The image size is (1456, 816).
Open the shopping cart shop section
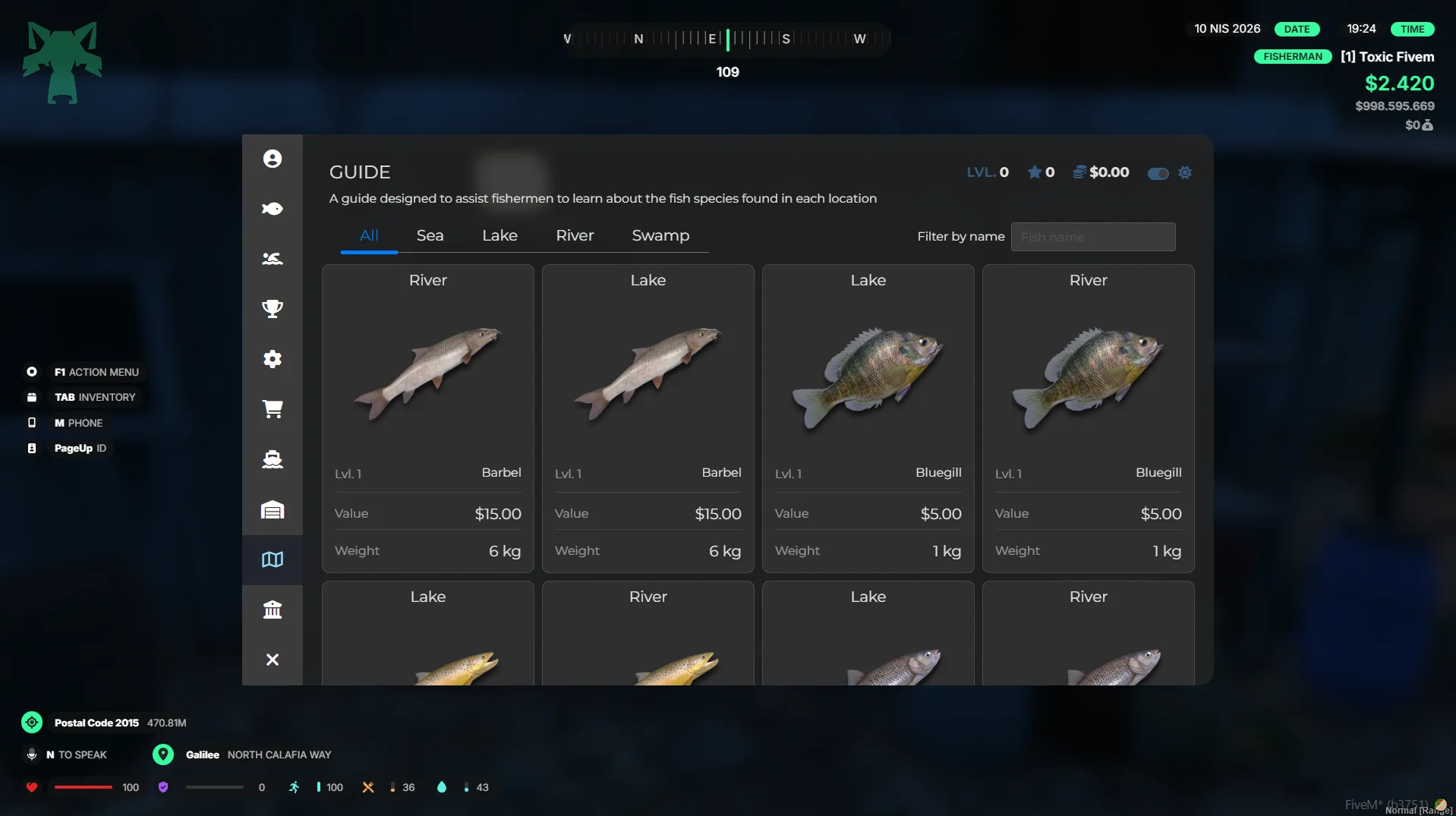(x=273, y=409)
